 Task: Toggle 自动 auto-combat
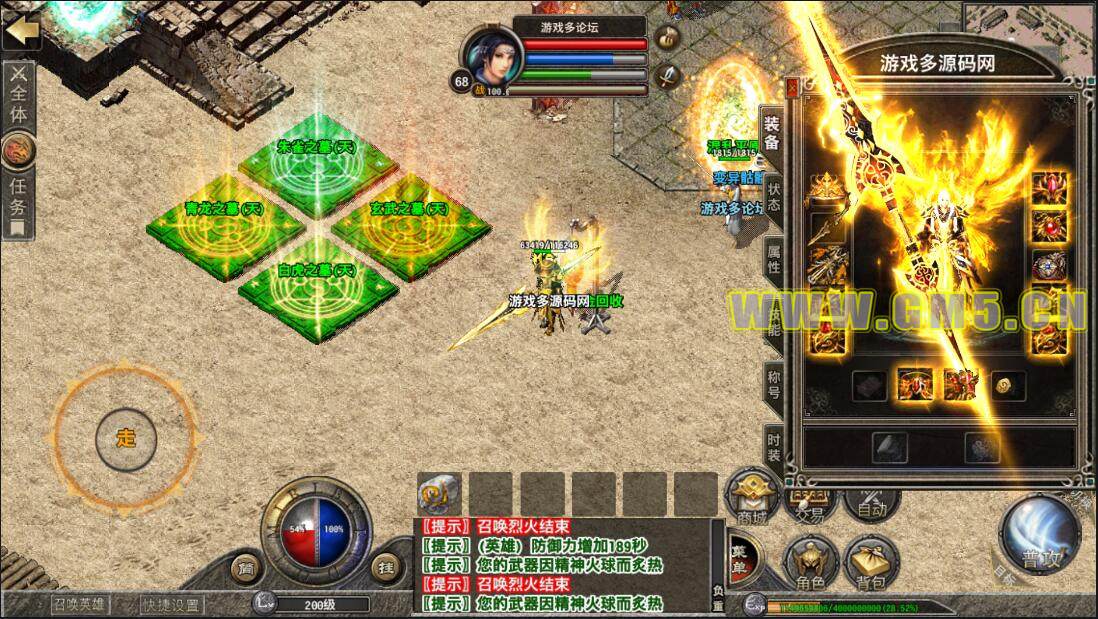pos(872,502)
